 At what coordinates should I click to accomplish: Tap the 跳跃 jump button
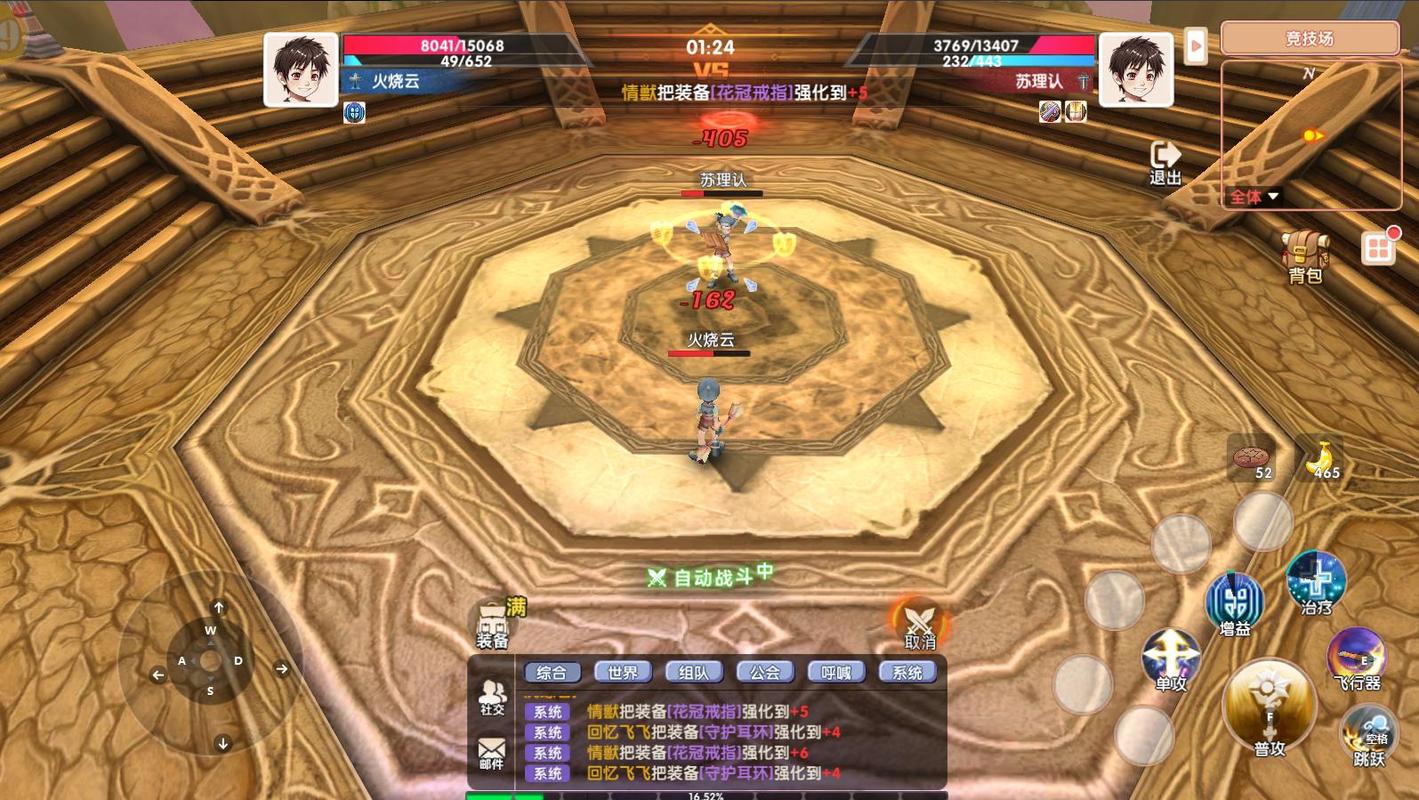click(1369, 735)
